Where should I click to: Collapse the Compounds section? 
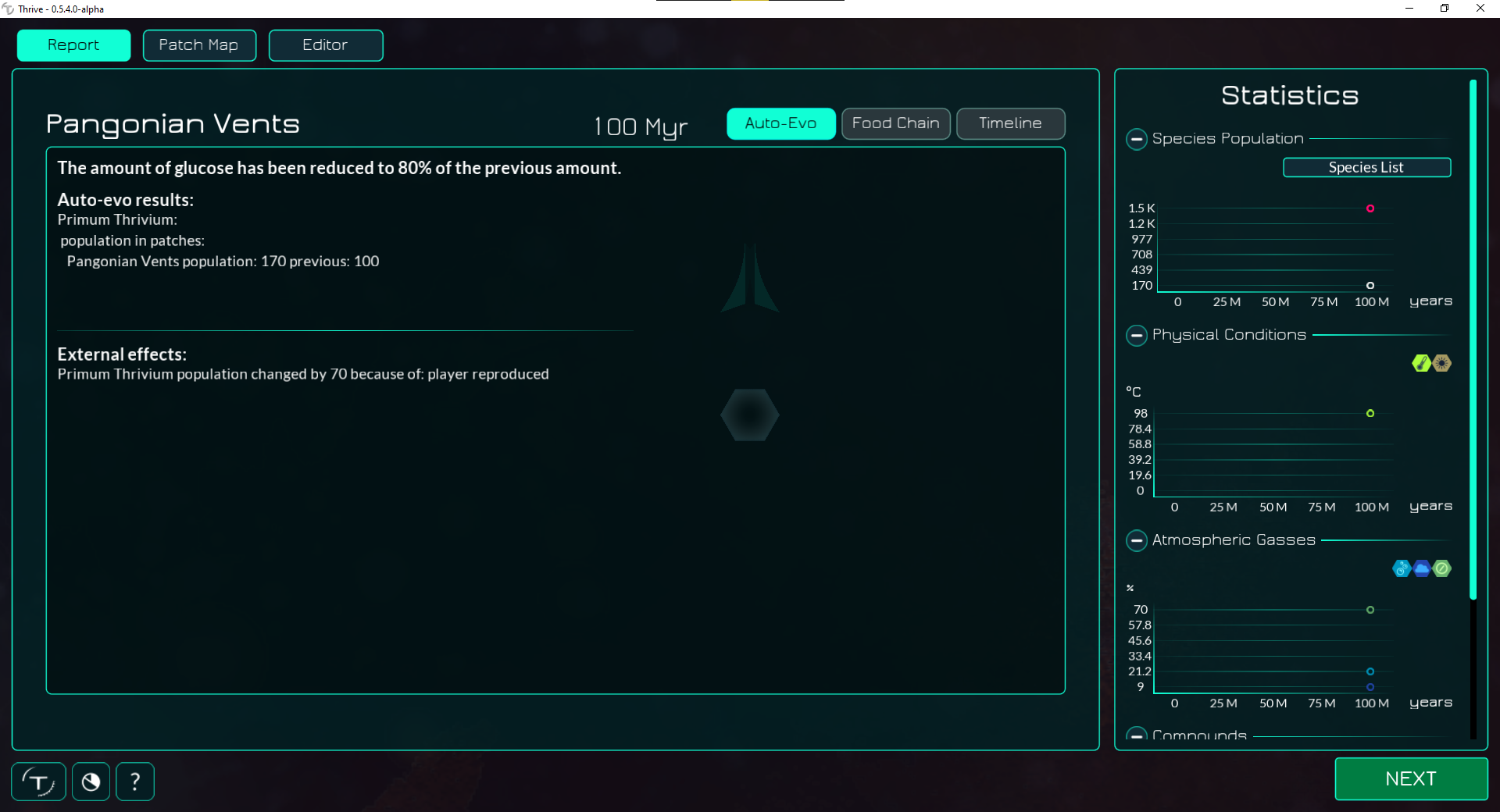click(x=1136, y=735)
